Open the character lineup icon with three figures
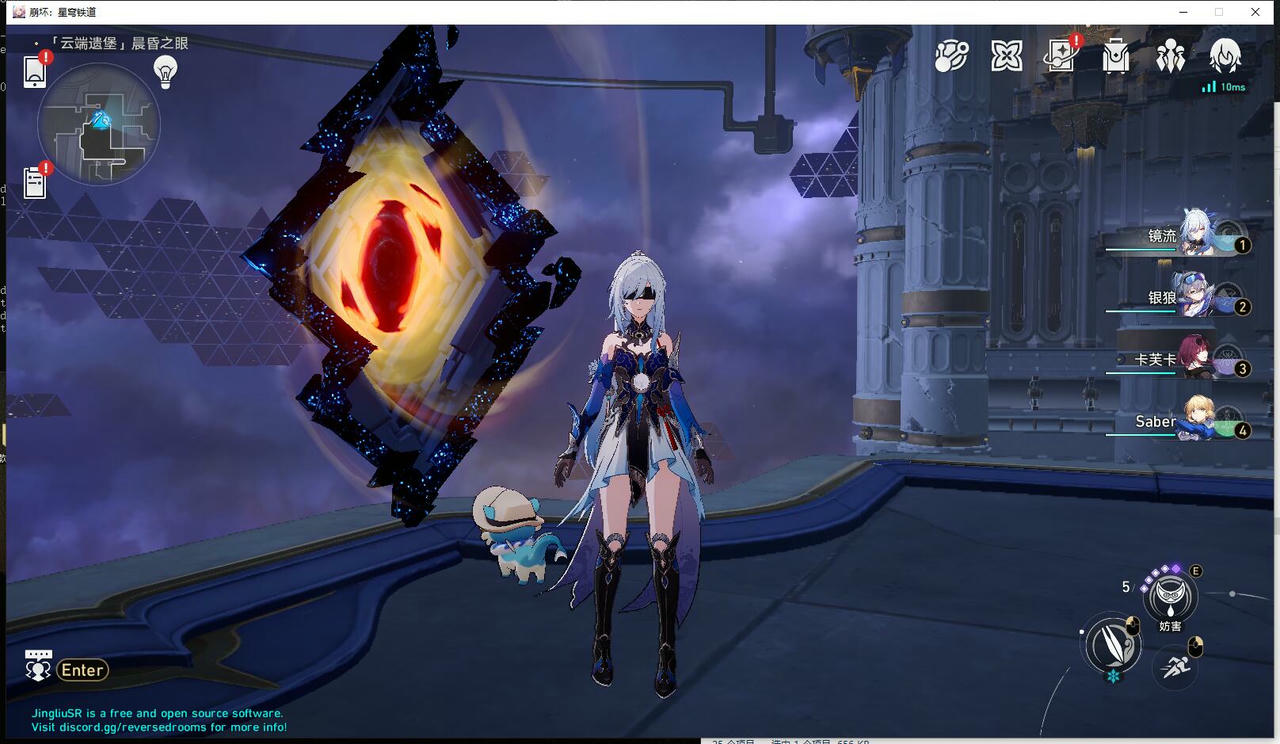The height and width of the screenshot is (744, 1280). click(1171, 57)
